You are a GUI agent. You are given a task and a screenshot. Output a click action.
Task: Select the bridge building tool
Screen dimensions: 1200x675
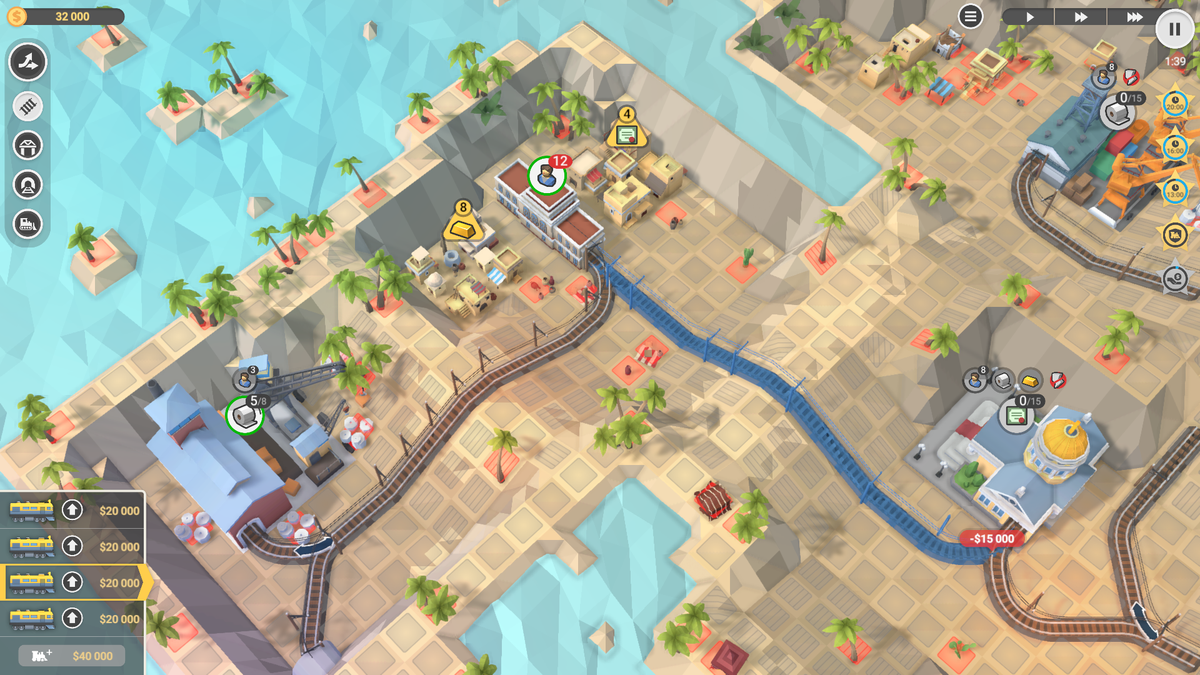(28, 146)
